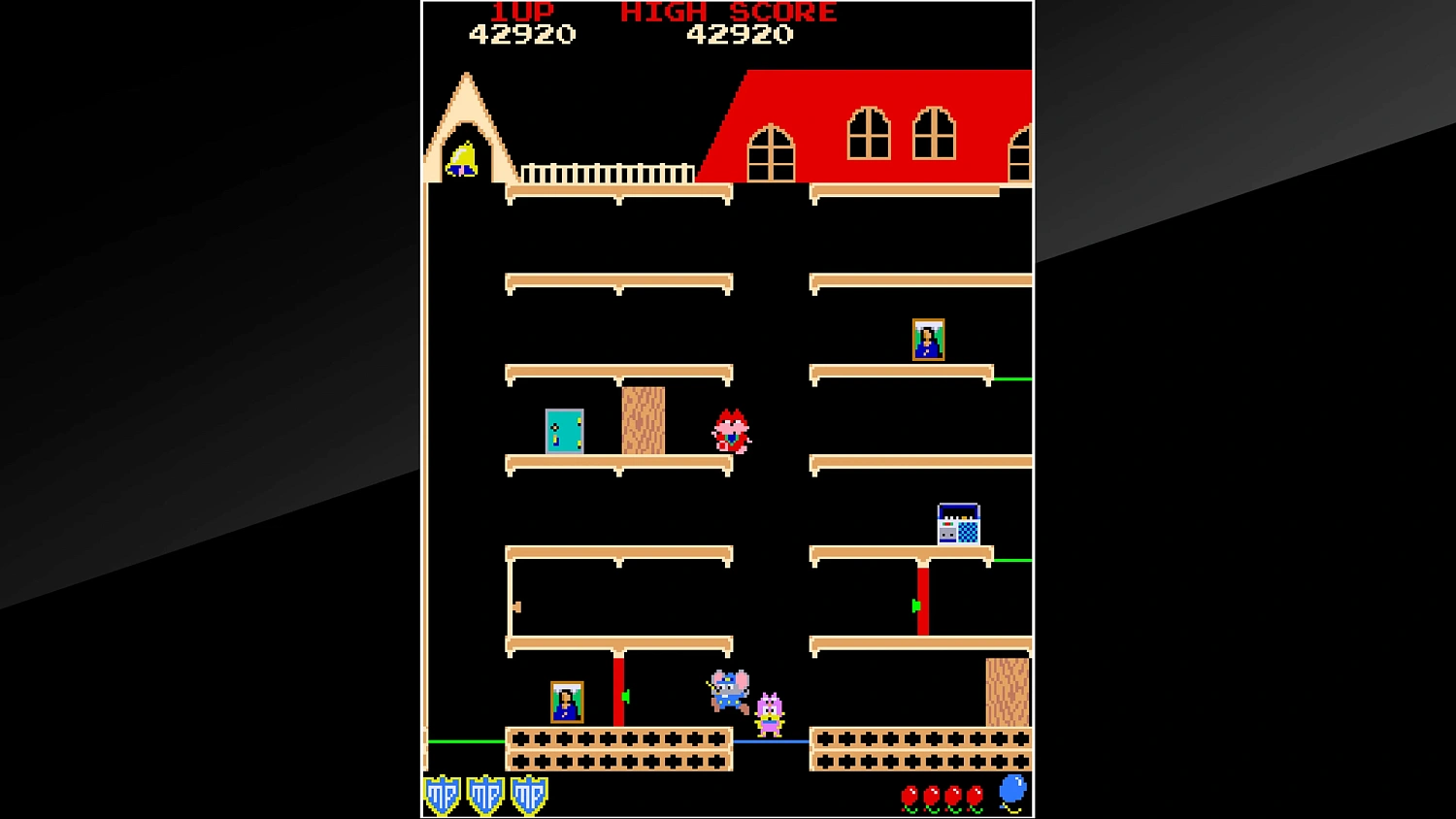Click the small green door latch on left ledge
1456x819 pixels.
pyautogui.click(x=518, y=606)
